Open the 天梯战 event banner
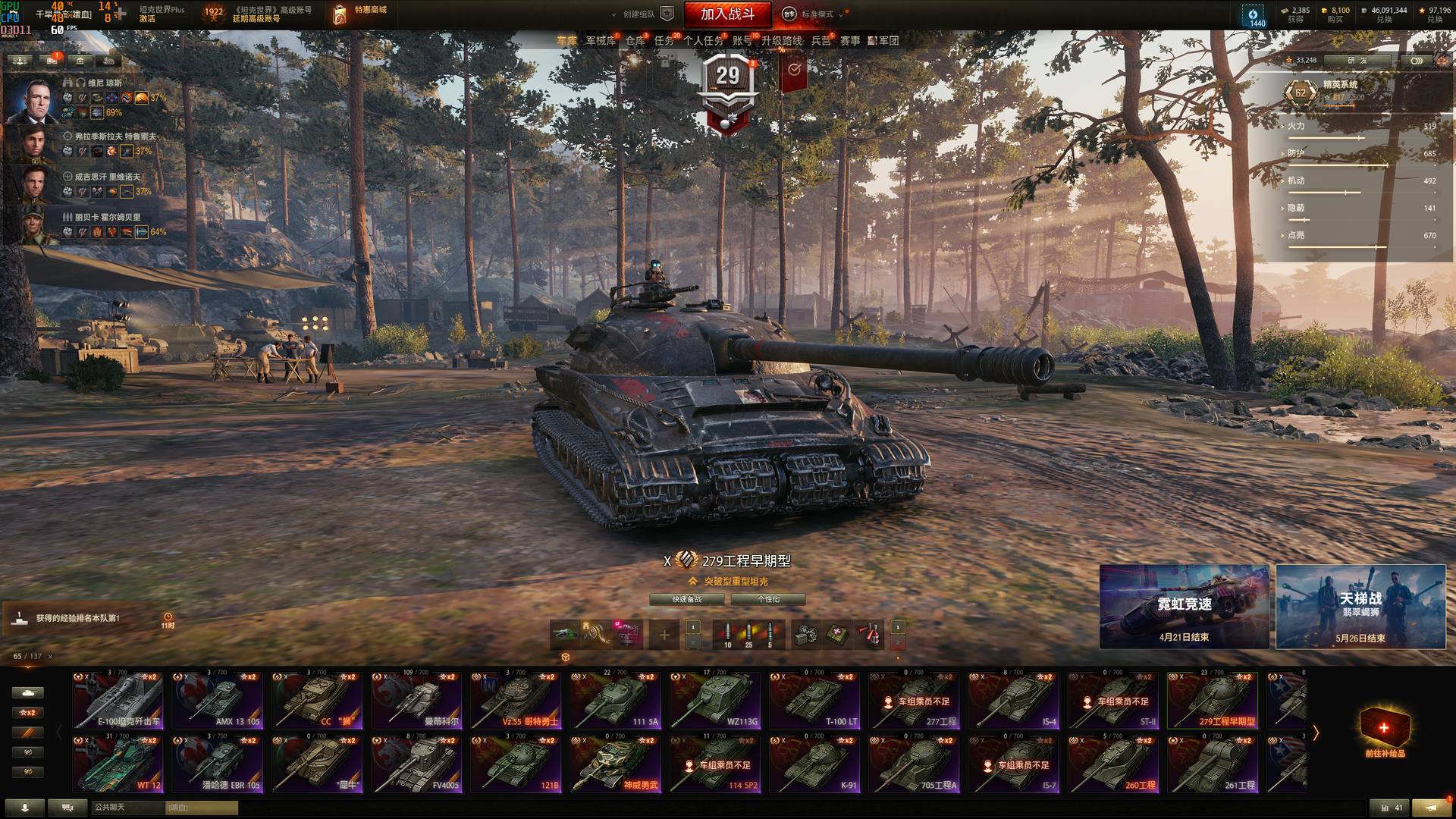 tap(1360, 607)
